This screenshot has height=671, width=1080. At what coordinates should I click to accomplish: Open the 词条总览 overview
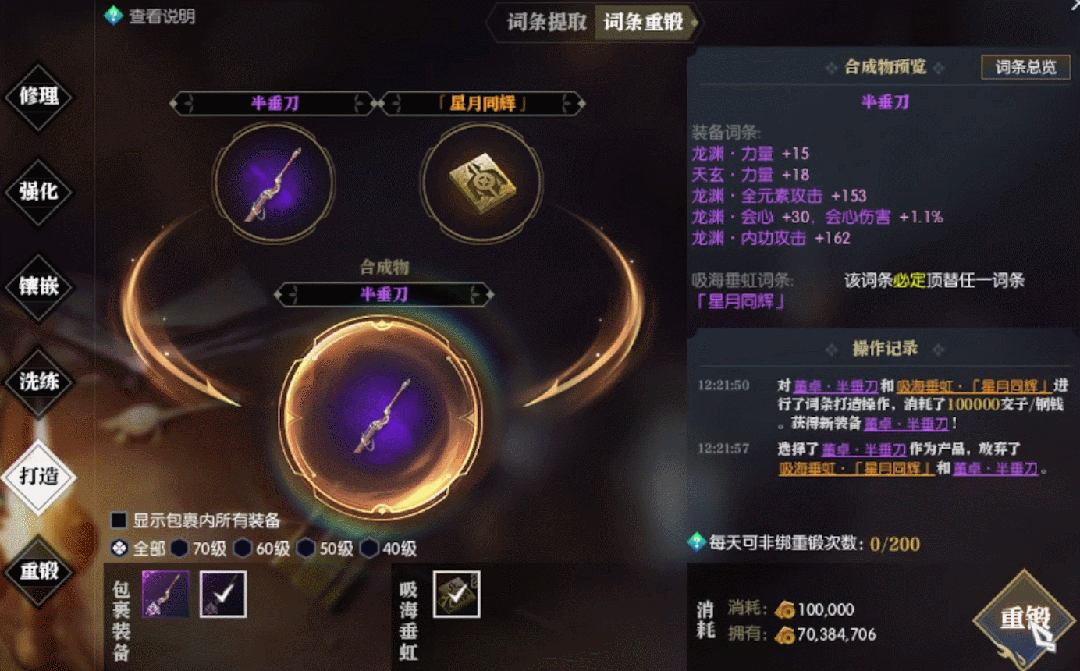(x=1025, y=67)
